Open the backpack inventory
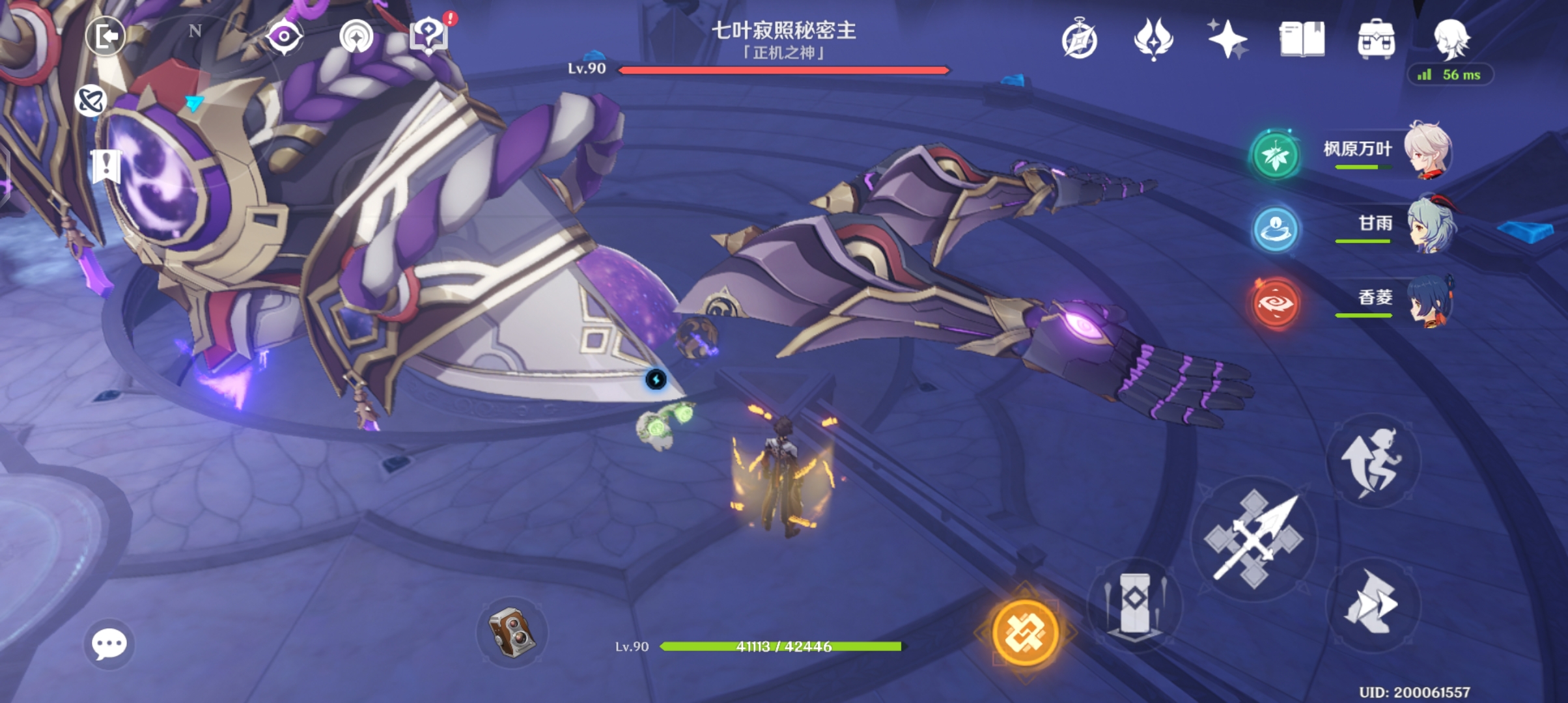This screenshot has width=1568, height=703. tap(1376, 39)
